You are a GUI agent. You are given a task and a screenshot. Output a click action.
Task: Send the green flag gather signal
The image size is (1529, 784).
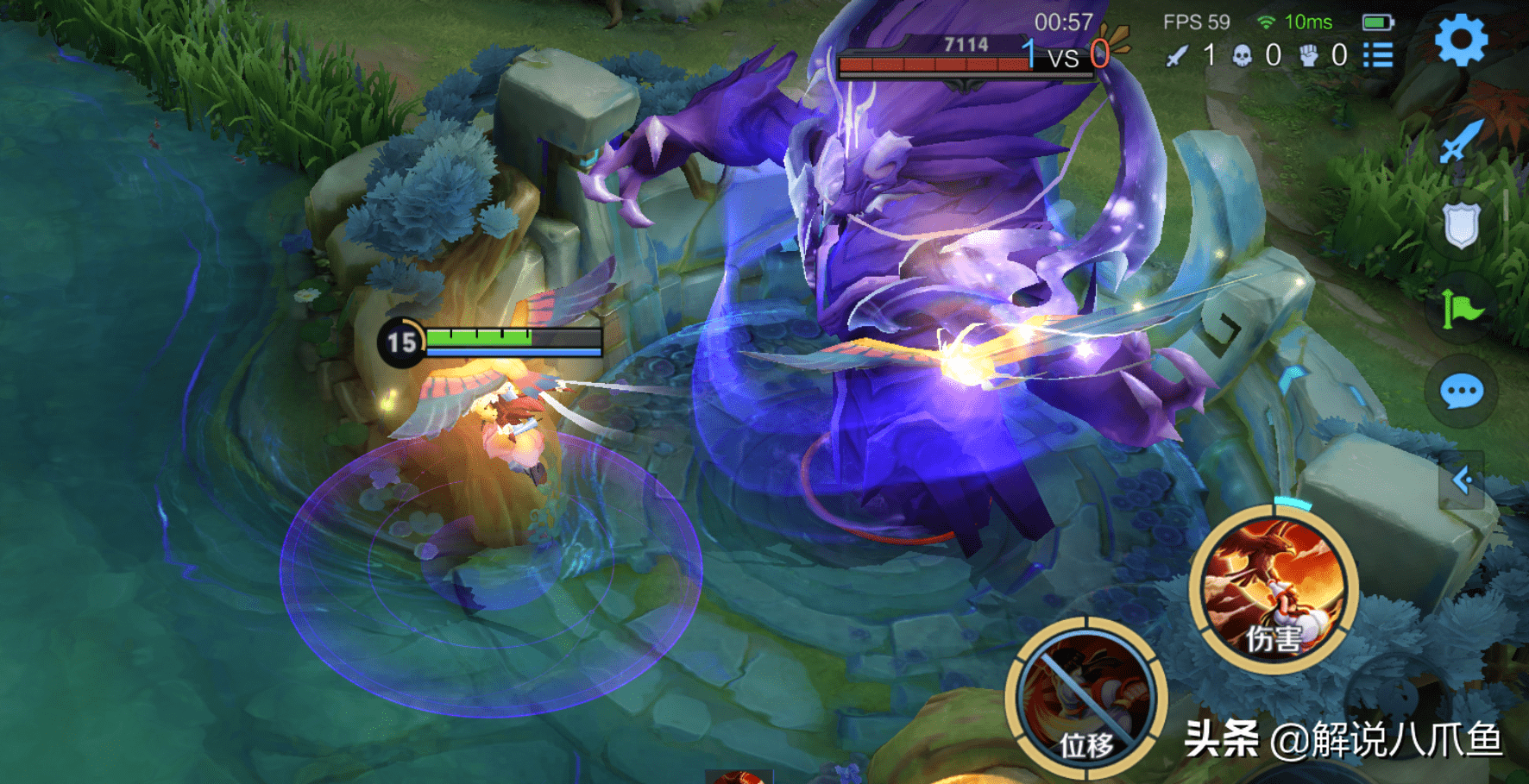1461,308
